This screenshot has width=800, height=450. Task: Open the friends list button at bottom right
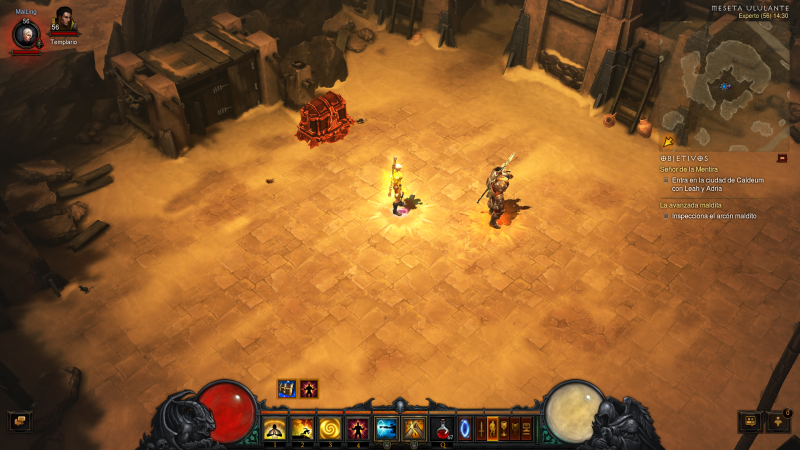(x=777, y=421)
